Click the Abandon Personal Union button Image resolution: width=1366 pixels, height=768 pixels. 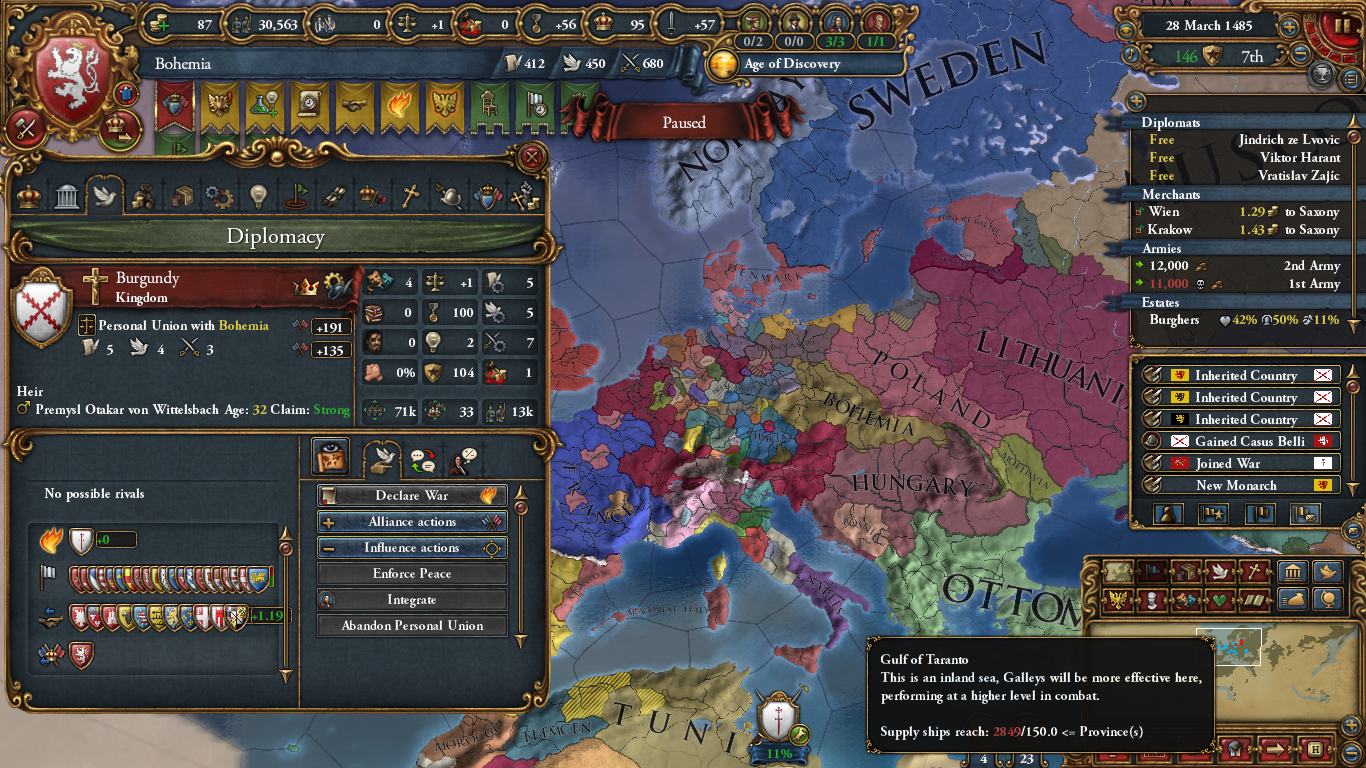[412, 627]
